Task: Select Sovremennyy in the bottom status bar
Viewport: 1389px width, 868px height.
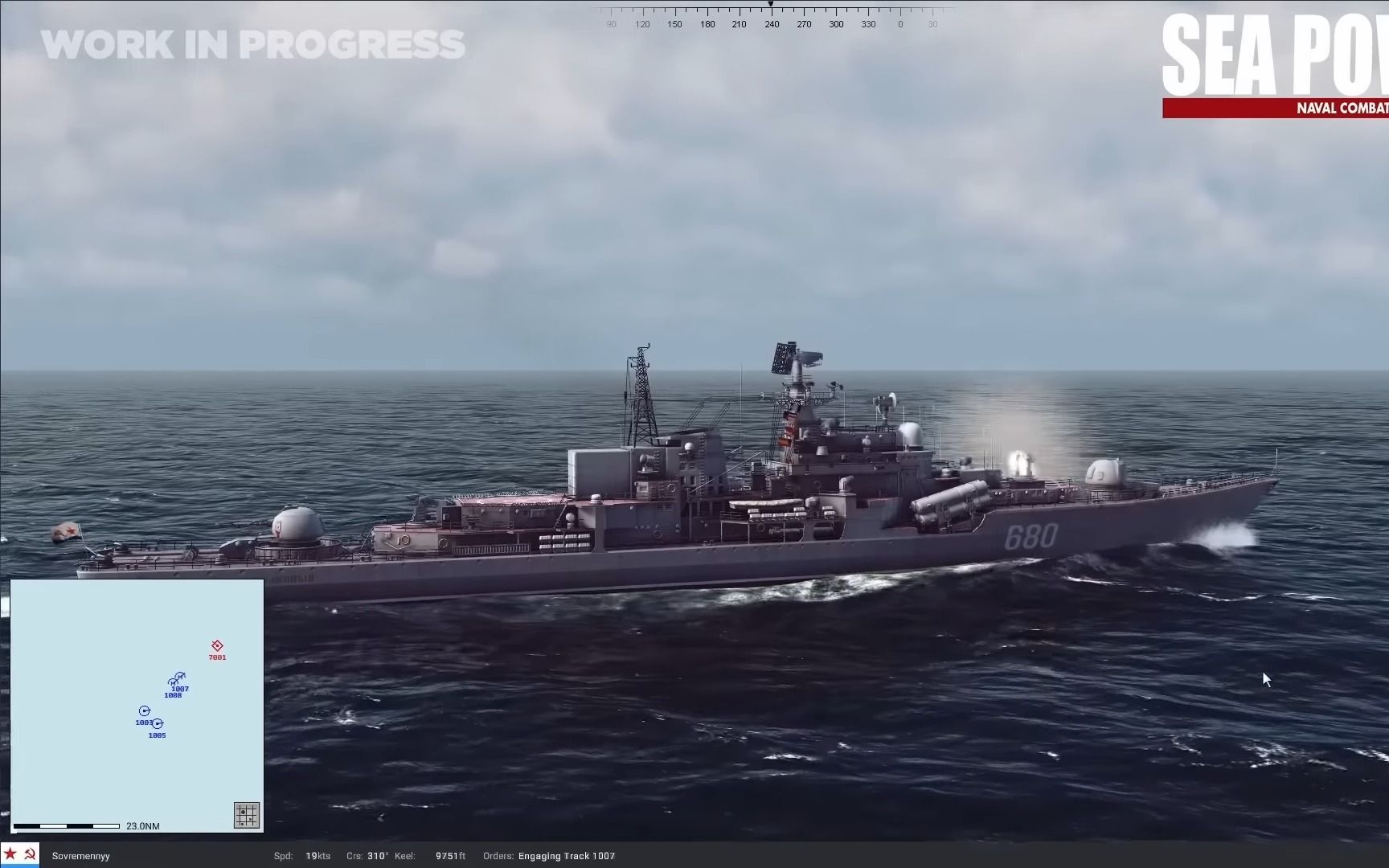Action: click(x=80, y=856)
